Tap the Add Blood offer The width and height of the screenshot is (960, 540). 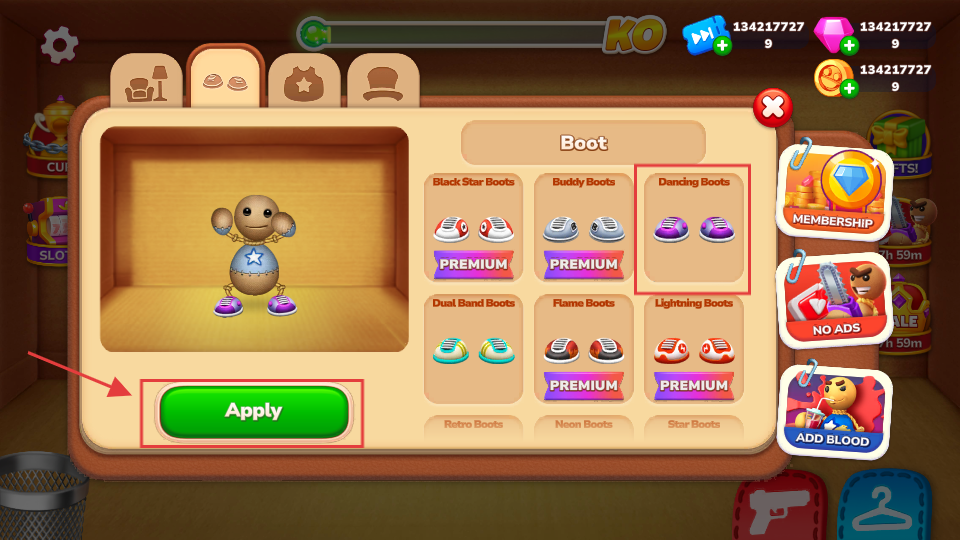pyautogui.click(x=834, y=411)
